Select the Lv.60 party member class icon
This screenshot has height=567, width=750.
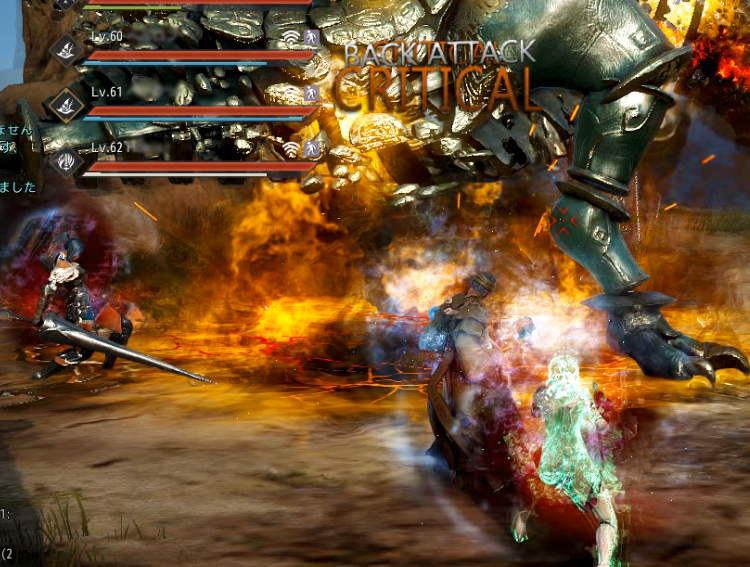click(66, 49)
